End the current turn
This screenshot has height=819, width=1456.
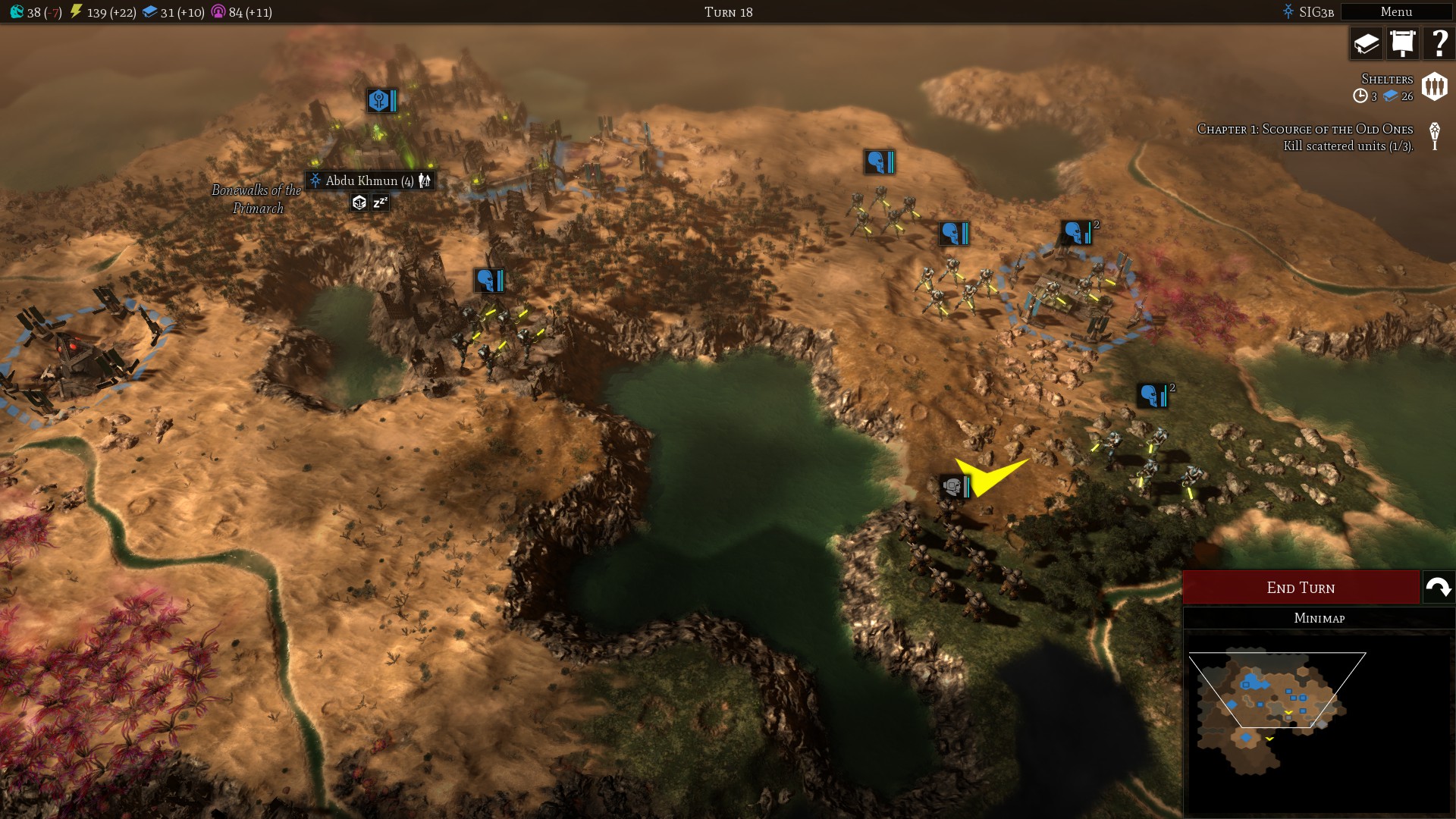[x=1301, y=588]
